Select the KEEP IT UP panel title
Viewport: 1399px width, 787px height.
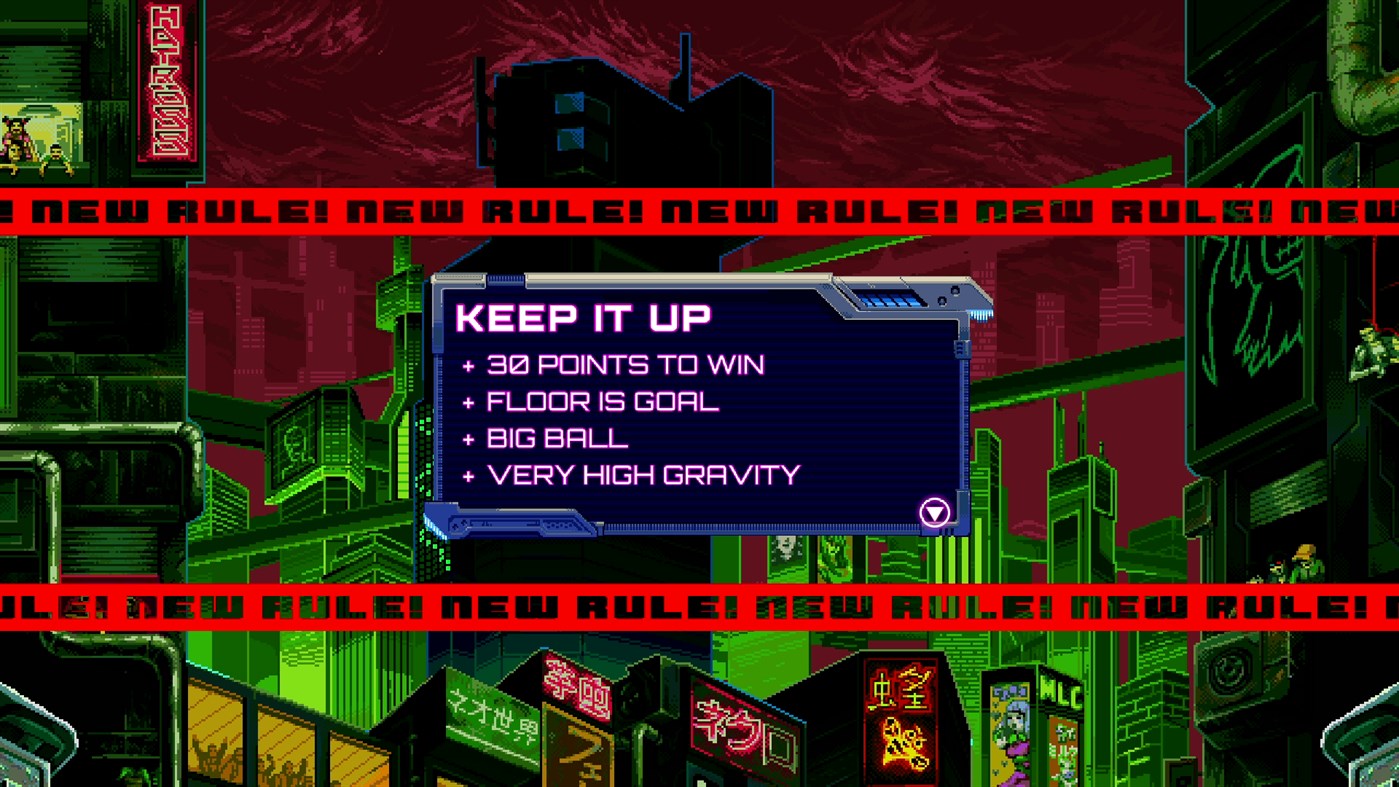pos(581,317)
